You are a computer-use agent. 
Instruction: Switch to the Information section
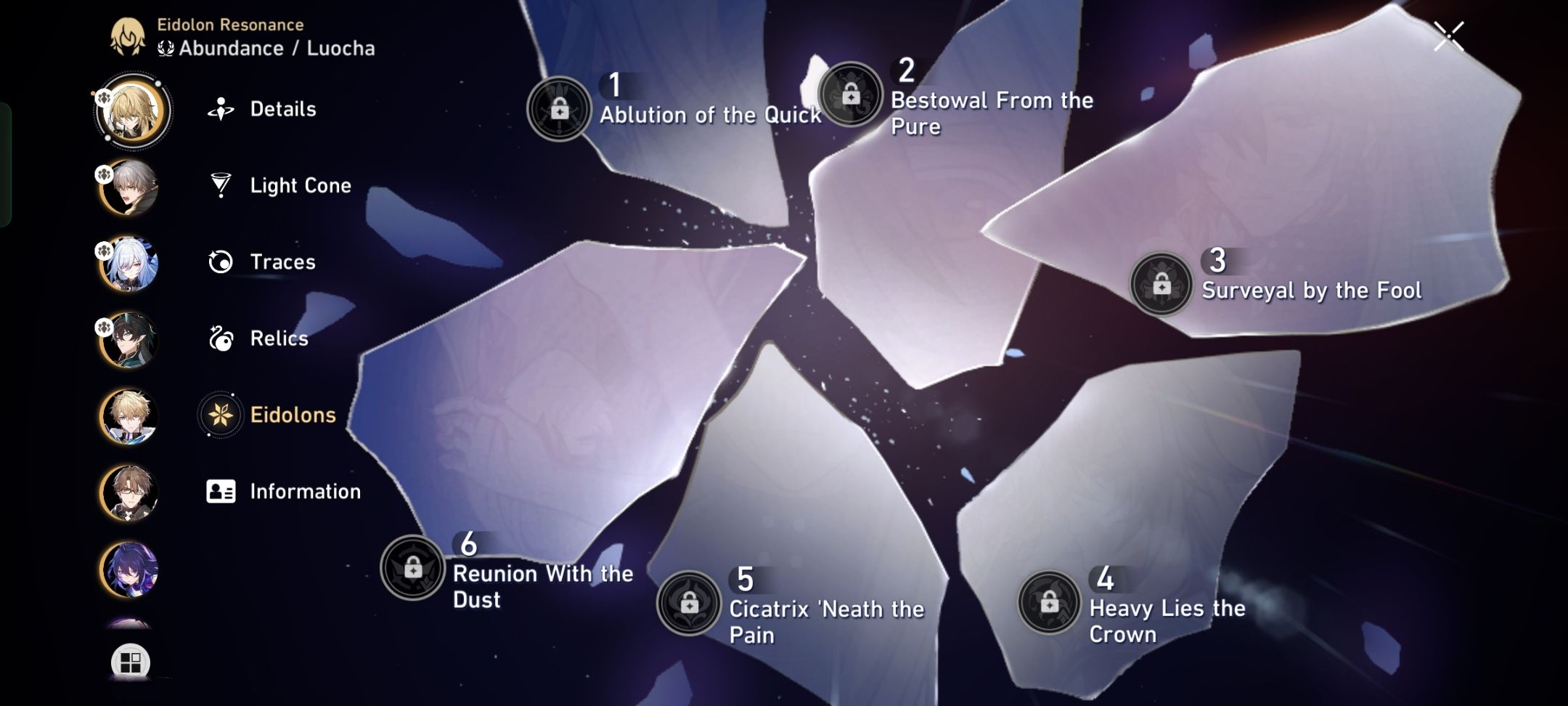tap(305, 491)
